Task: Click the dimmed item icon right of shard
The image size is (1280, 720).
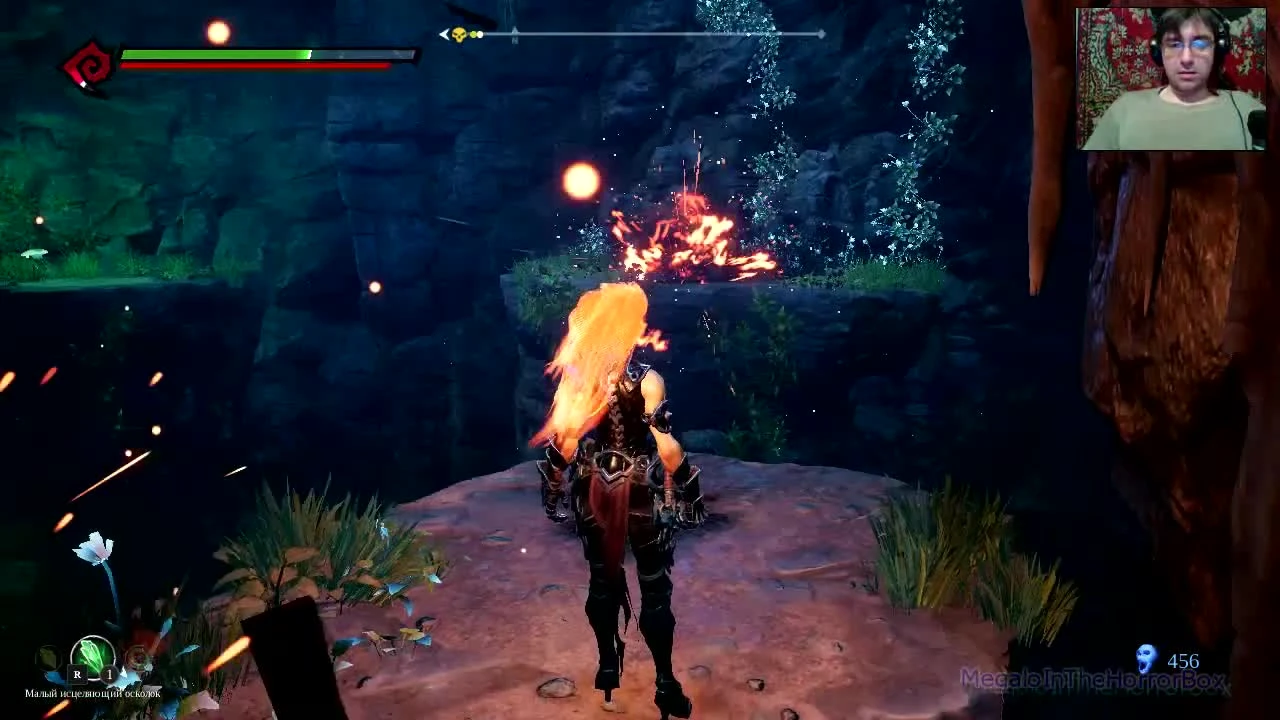Action: pos(139,657)
